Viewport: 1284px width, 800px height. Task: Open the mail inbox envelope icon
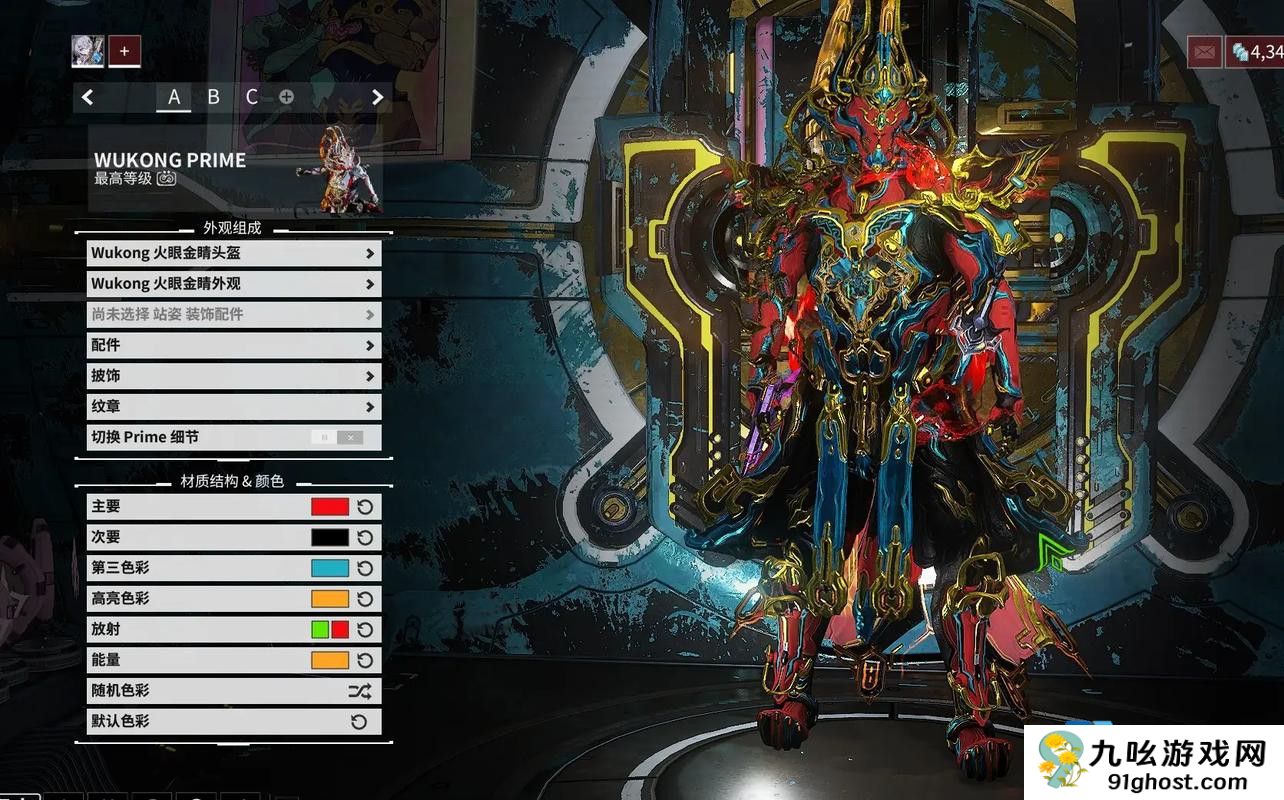click(1205, 52)
